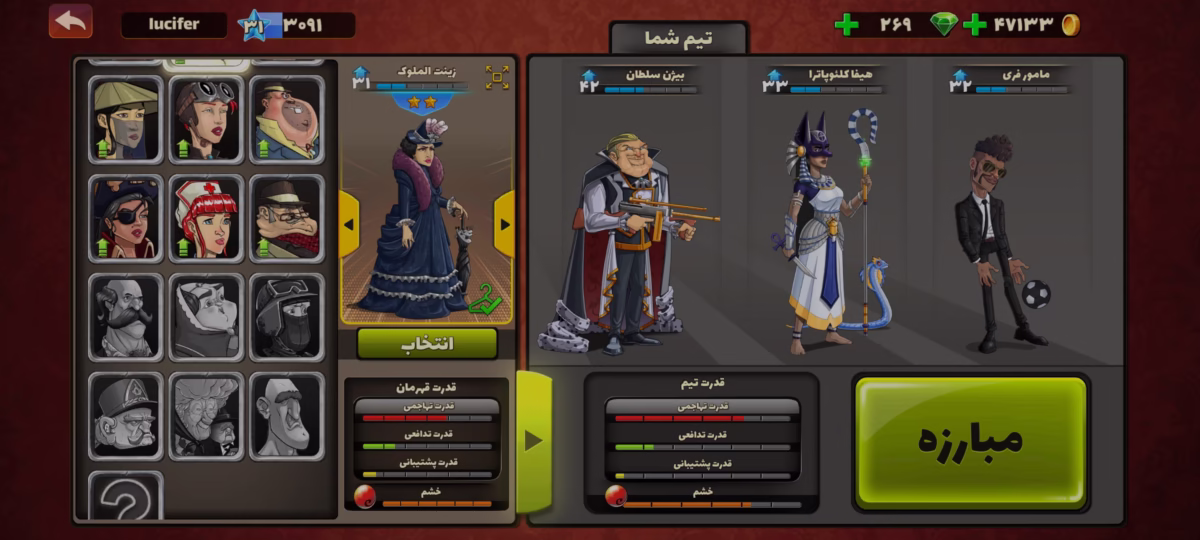This screenshot has width=1200, height=540.
Task: Open the question mark hero slot
Action: [125, 498]
